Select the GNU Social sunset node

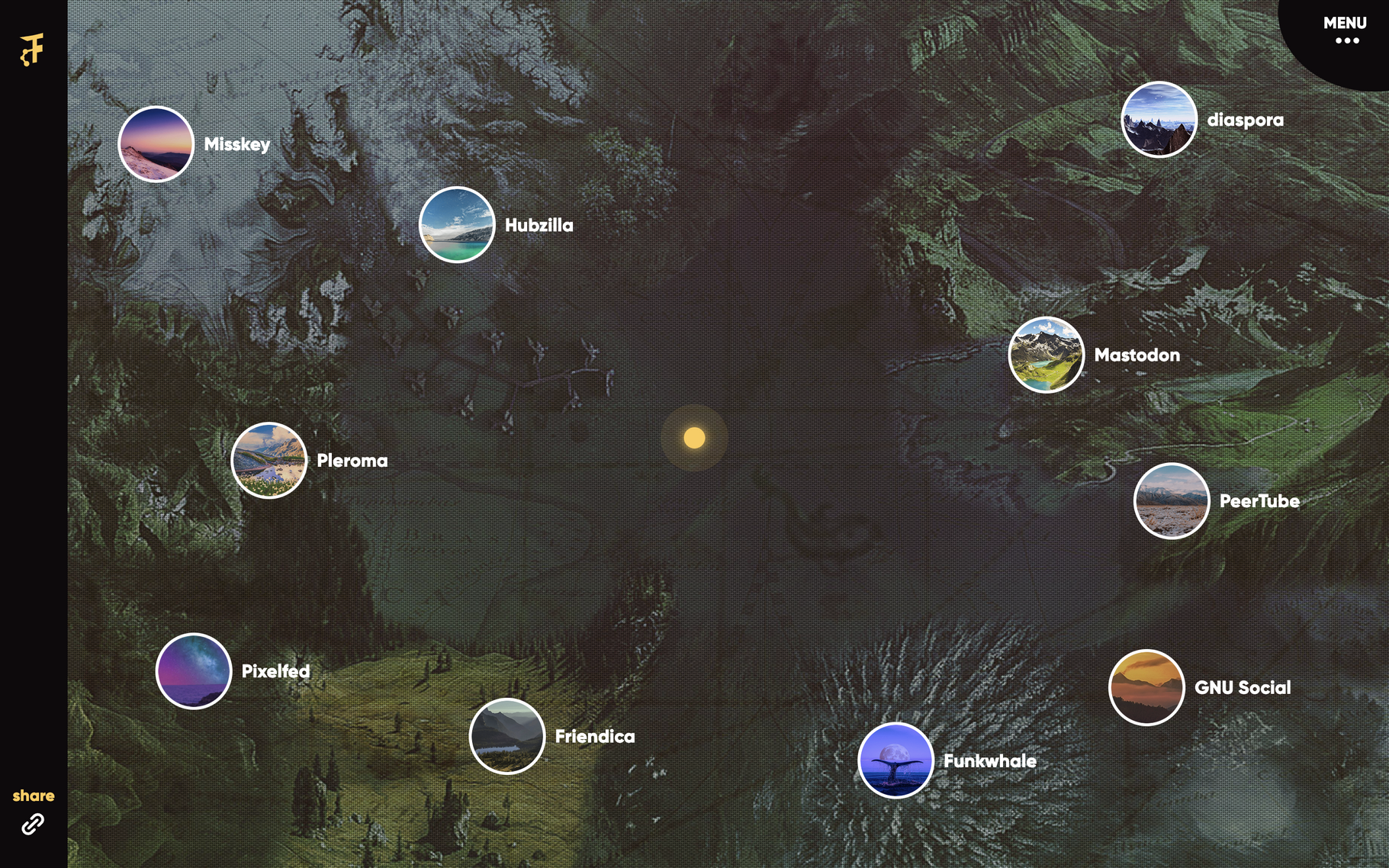click(x=1146, y=687)
